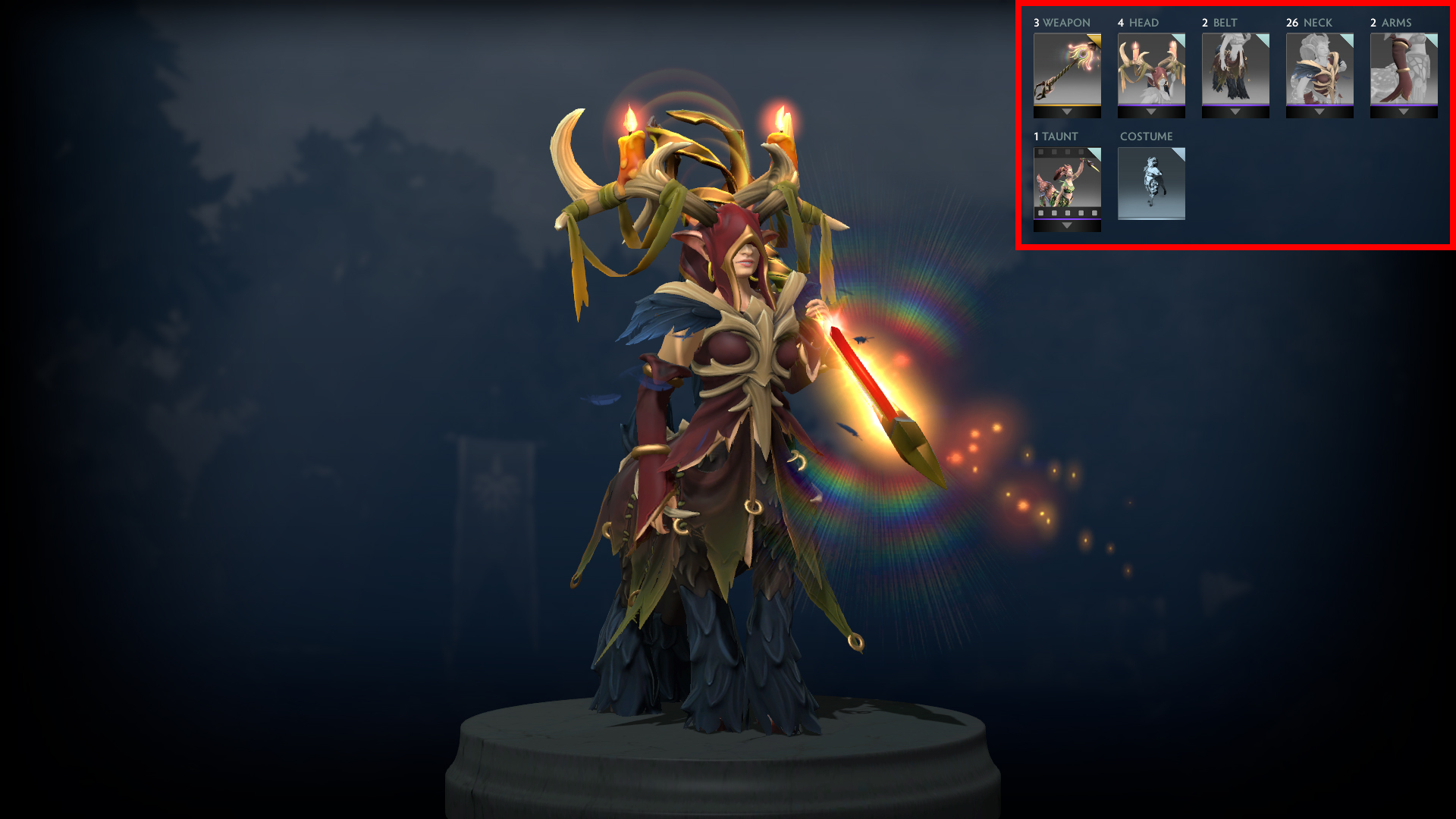Expand the Head slot dropdown arrow
This screenshot has width=1456, height=819.
(1151, 112)
